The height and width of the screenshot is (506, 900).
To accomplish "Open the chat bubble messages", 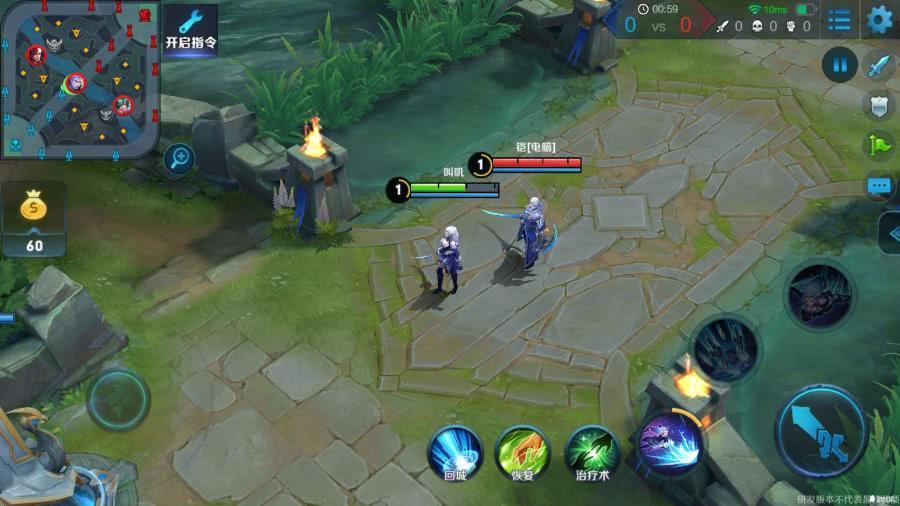I will point(879,186).
